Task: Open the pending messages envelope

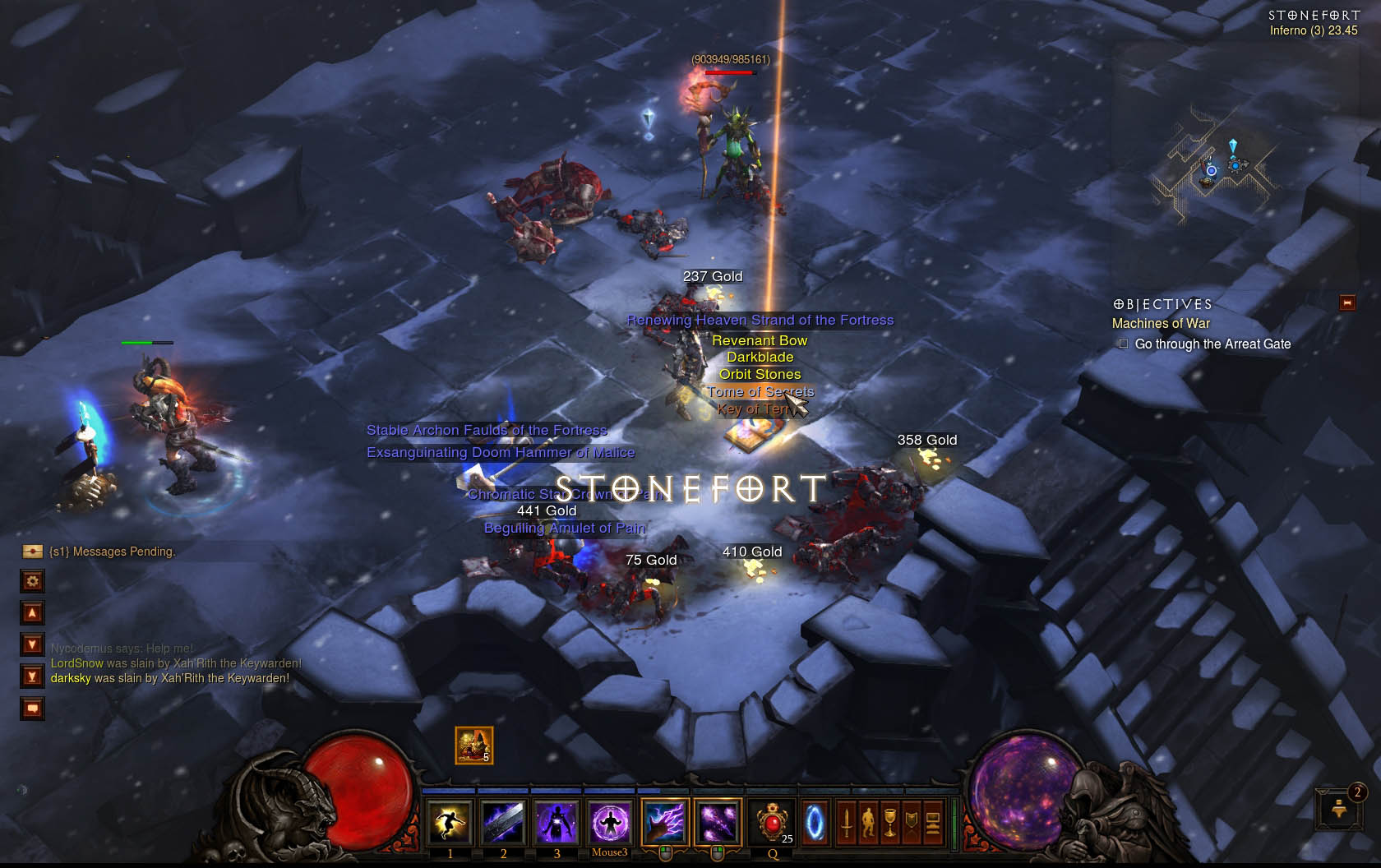Action: [x=32, y=551]
